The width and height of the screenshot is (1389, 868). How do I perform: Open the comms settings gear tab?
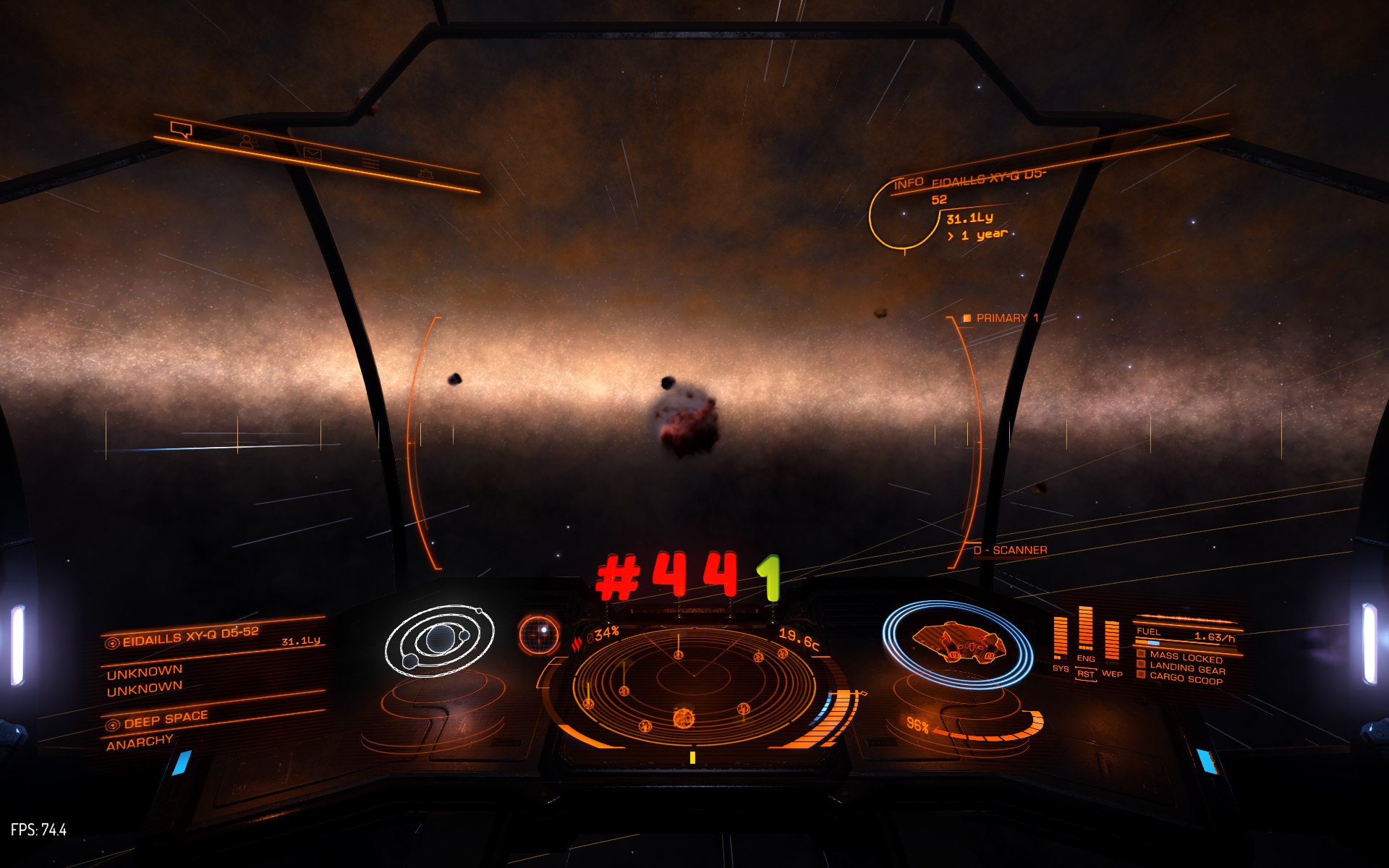point(425,174)
